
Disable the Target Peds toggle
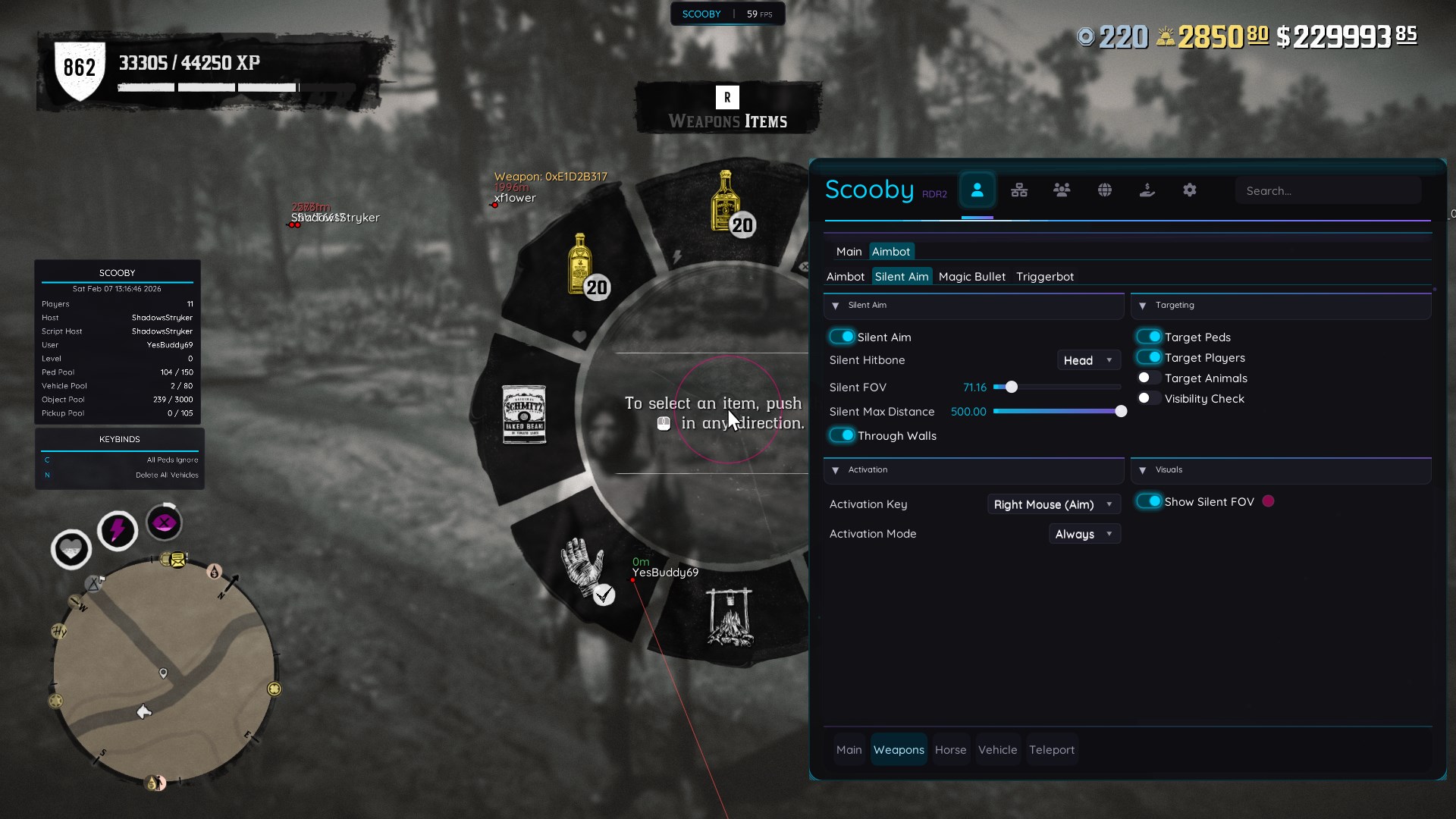1149,337
